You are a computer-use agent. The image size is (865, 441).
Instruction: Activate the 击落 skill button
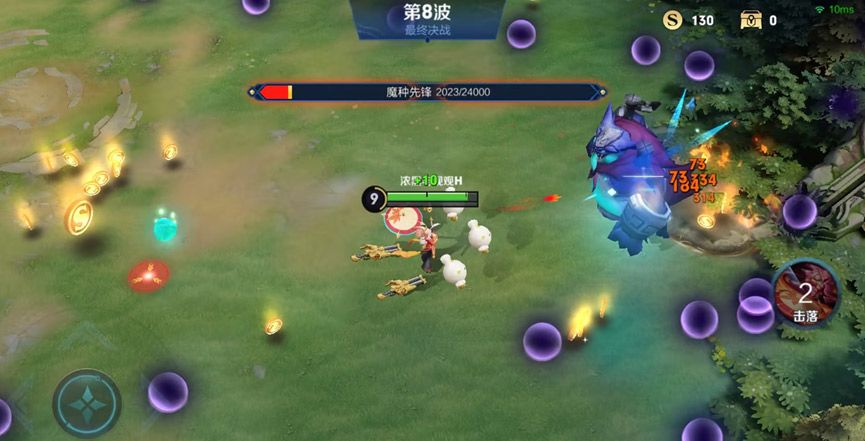click(806, 292)
